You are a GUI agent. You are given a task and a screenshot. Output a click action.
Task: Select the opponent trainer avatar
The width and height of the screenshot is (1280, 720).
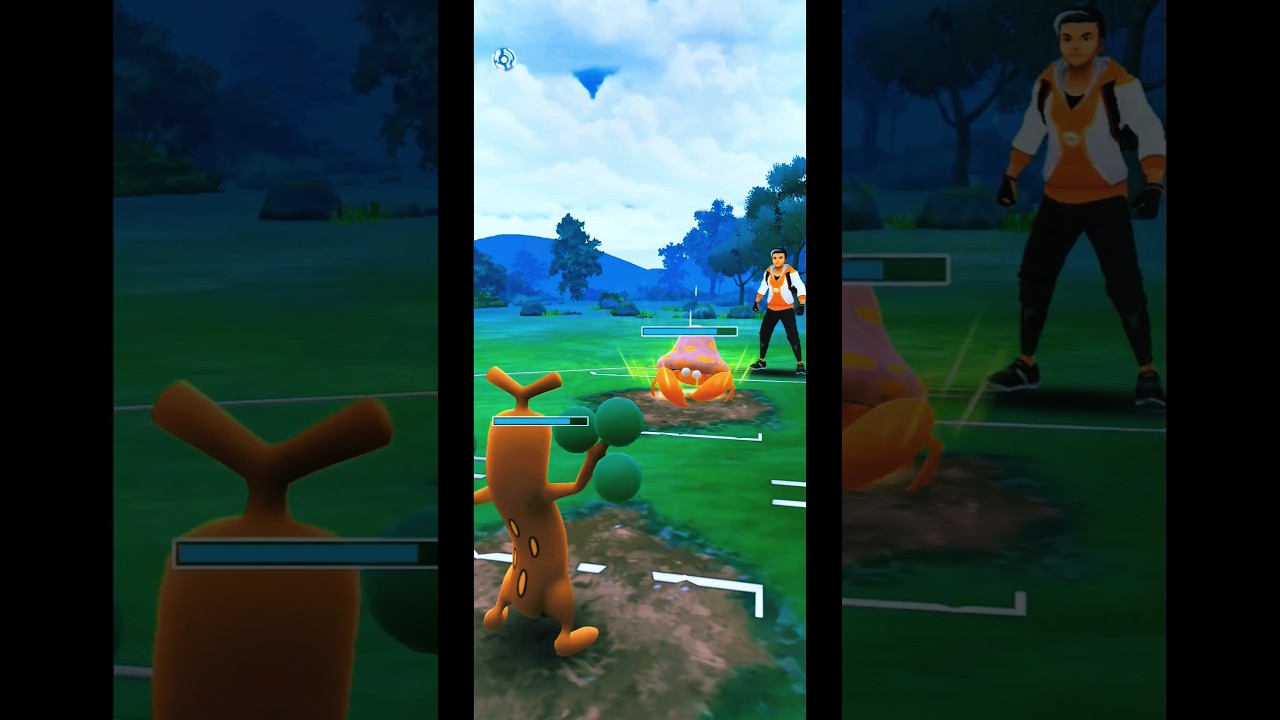click(780, 300)
